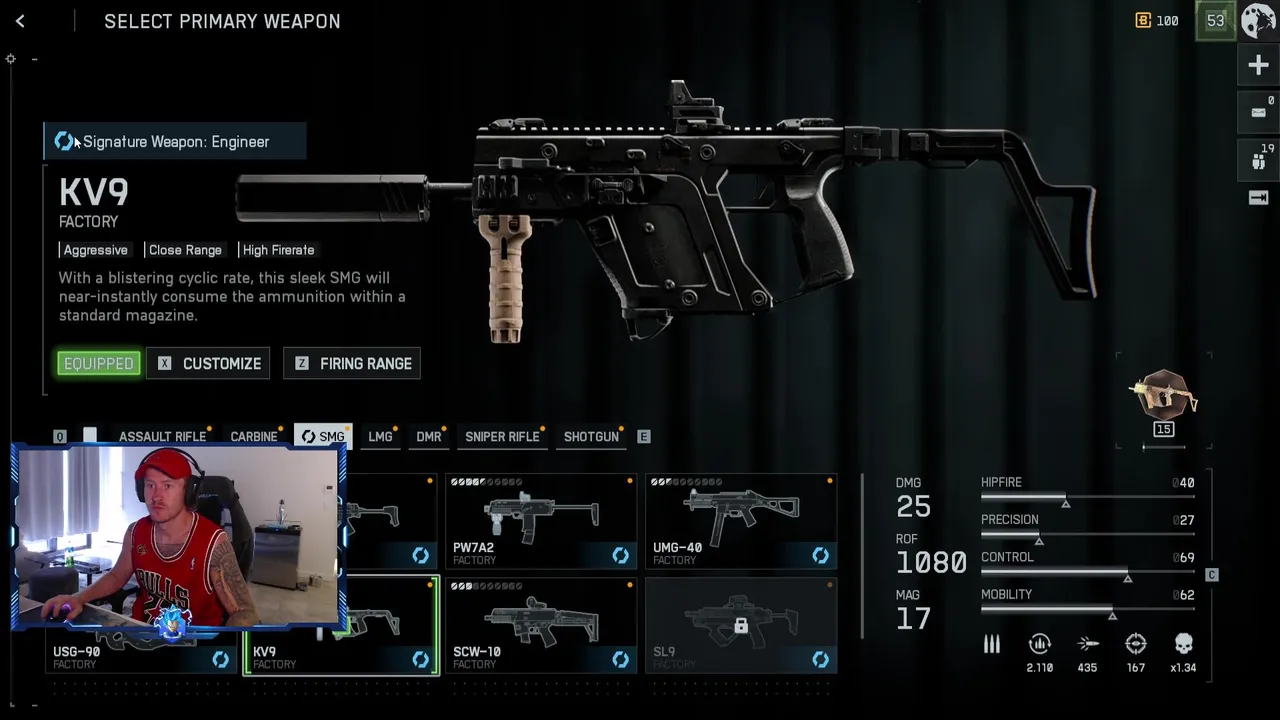
Task: Switch to the Assault Rifle tab
Action: 162,437
